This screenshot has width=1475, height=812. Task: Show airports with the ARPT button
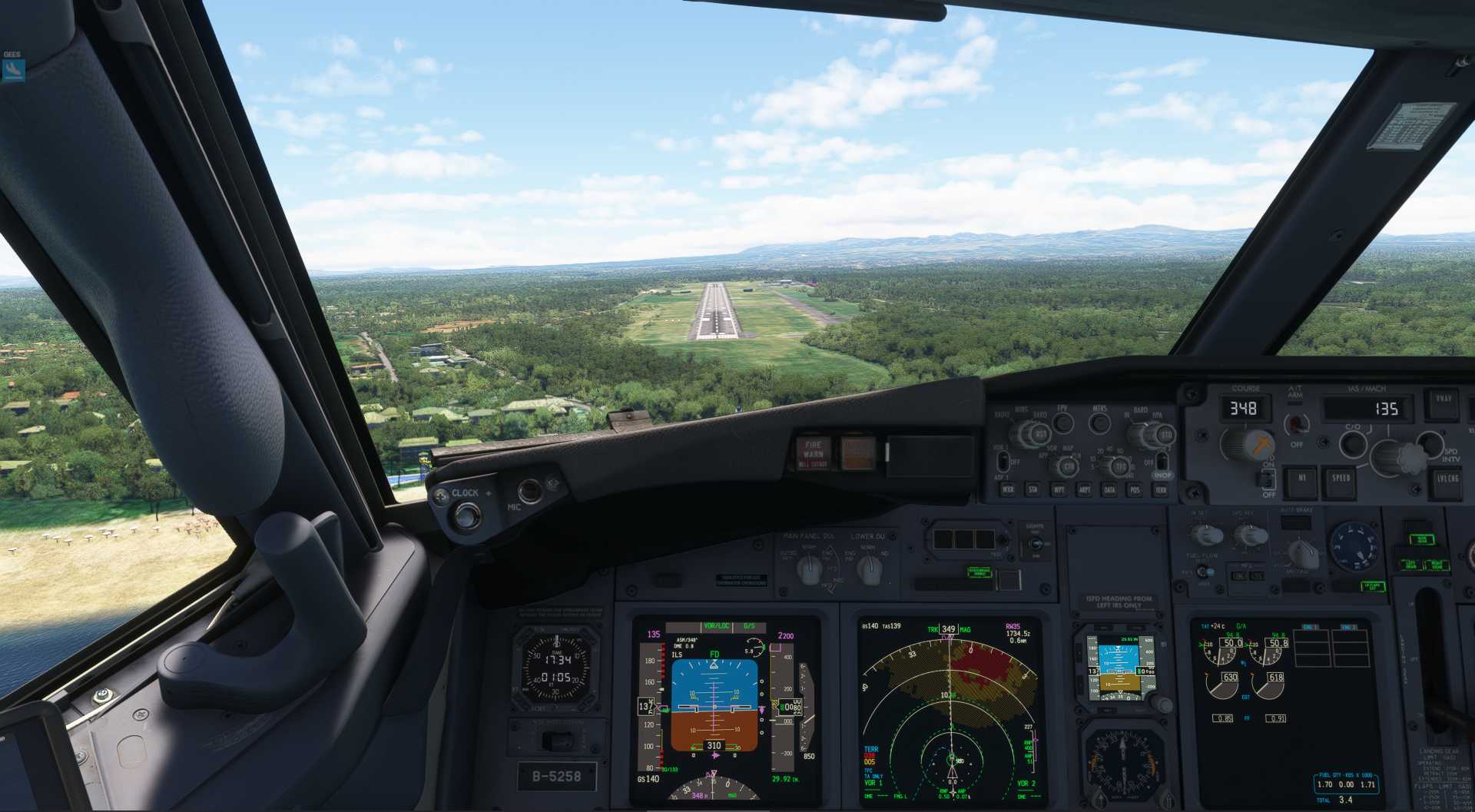coord(1085,489)
